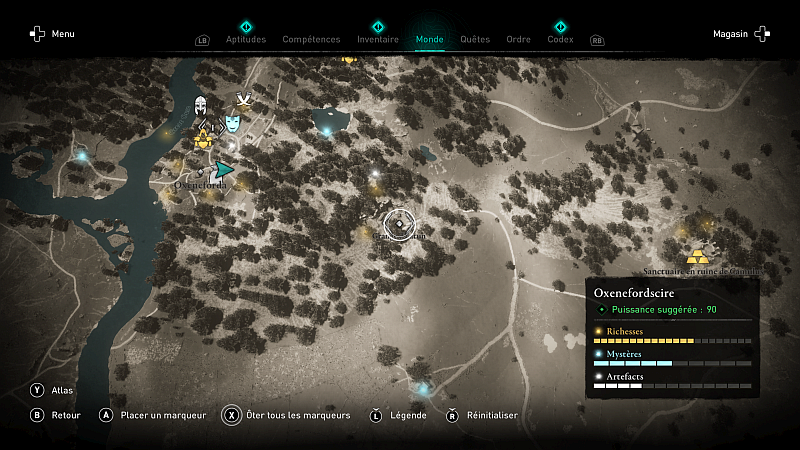800x450 pixels.
Task: Switch to the Codex tab
Action: (560, 40)
